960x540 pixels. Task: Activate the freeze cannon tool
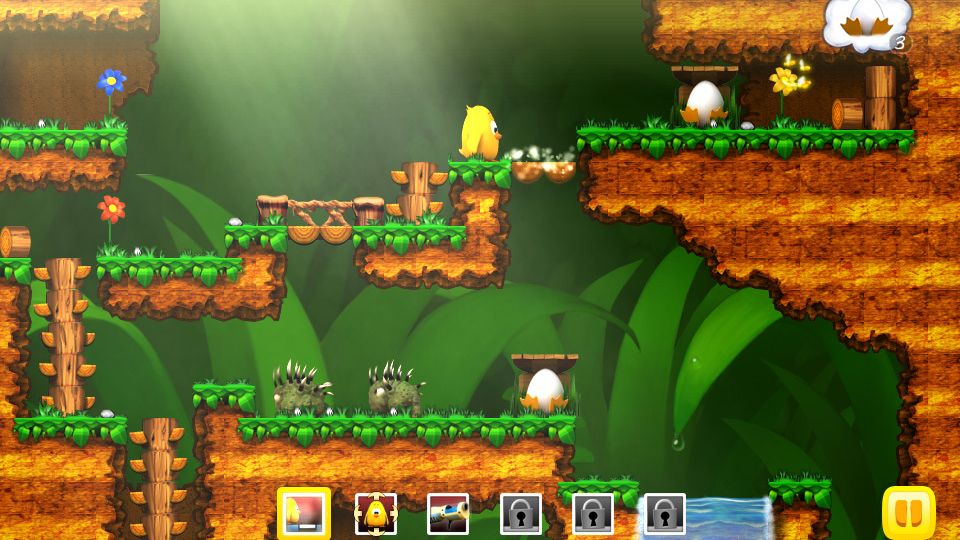point(448,513)
